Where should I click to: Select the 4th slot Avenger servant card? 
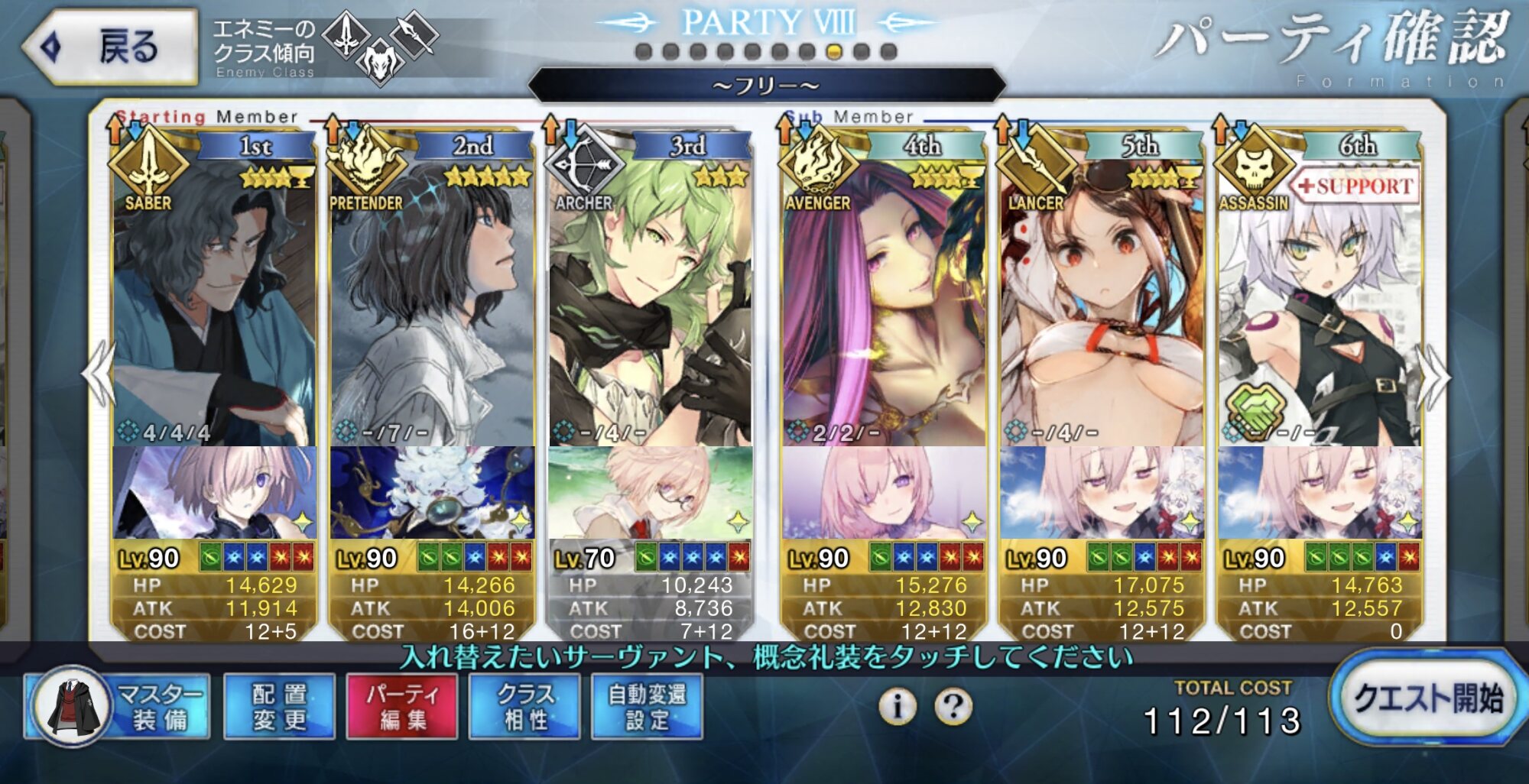point(883,306)
